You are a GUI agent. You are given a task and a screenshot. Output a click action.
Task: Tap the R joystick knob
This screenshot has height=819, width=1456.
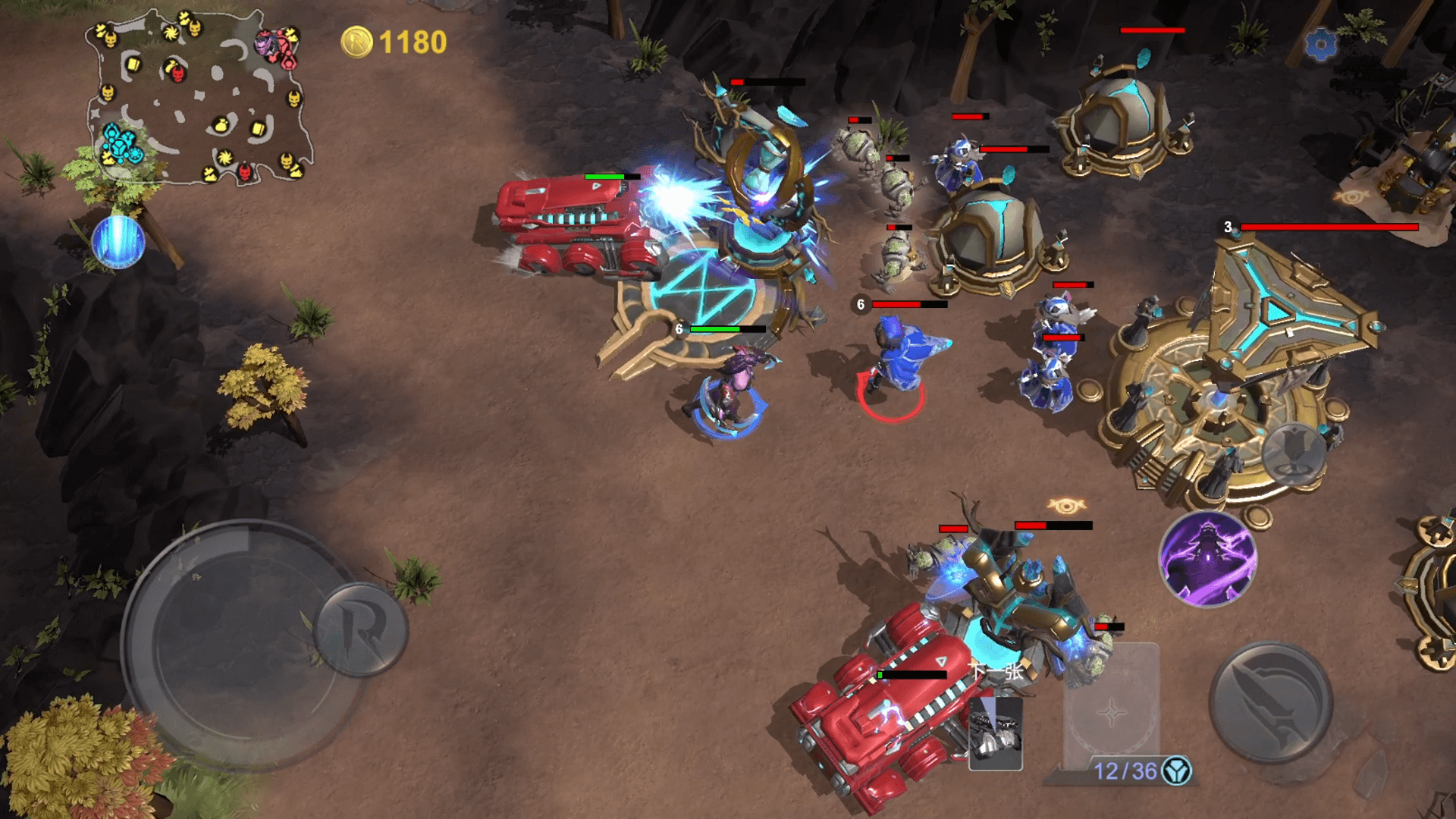pyautogui.click(x=361, y=629)
